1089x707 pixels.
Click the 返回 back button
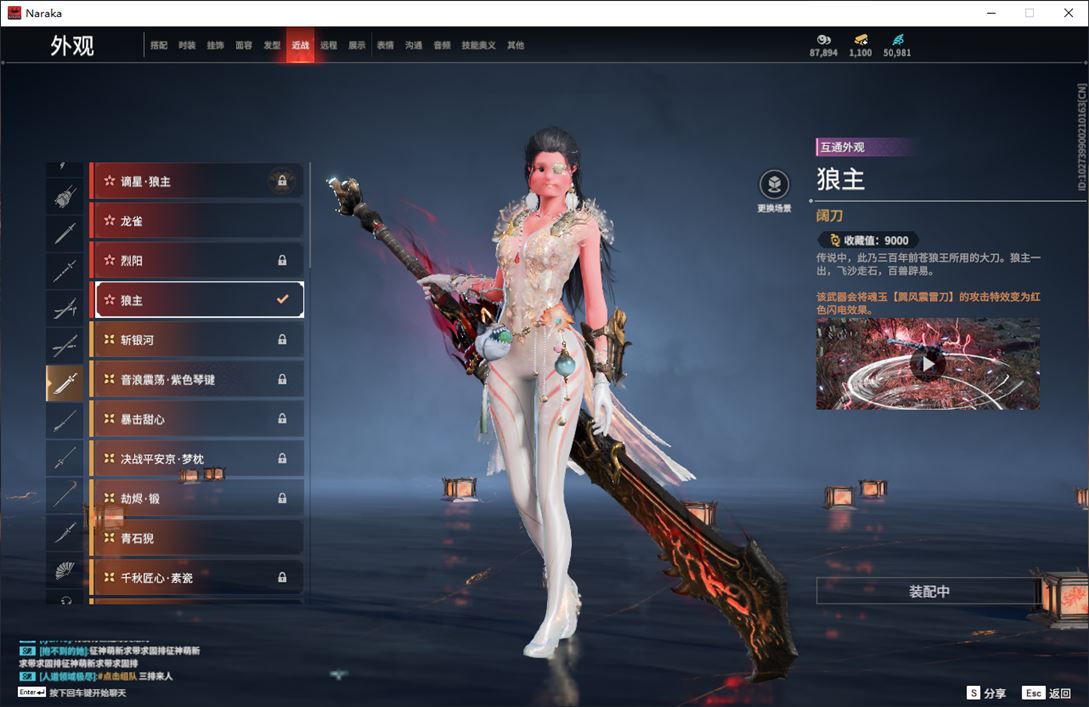(1046, 693)
